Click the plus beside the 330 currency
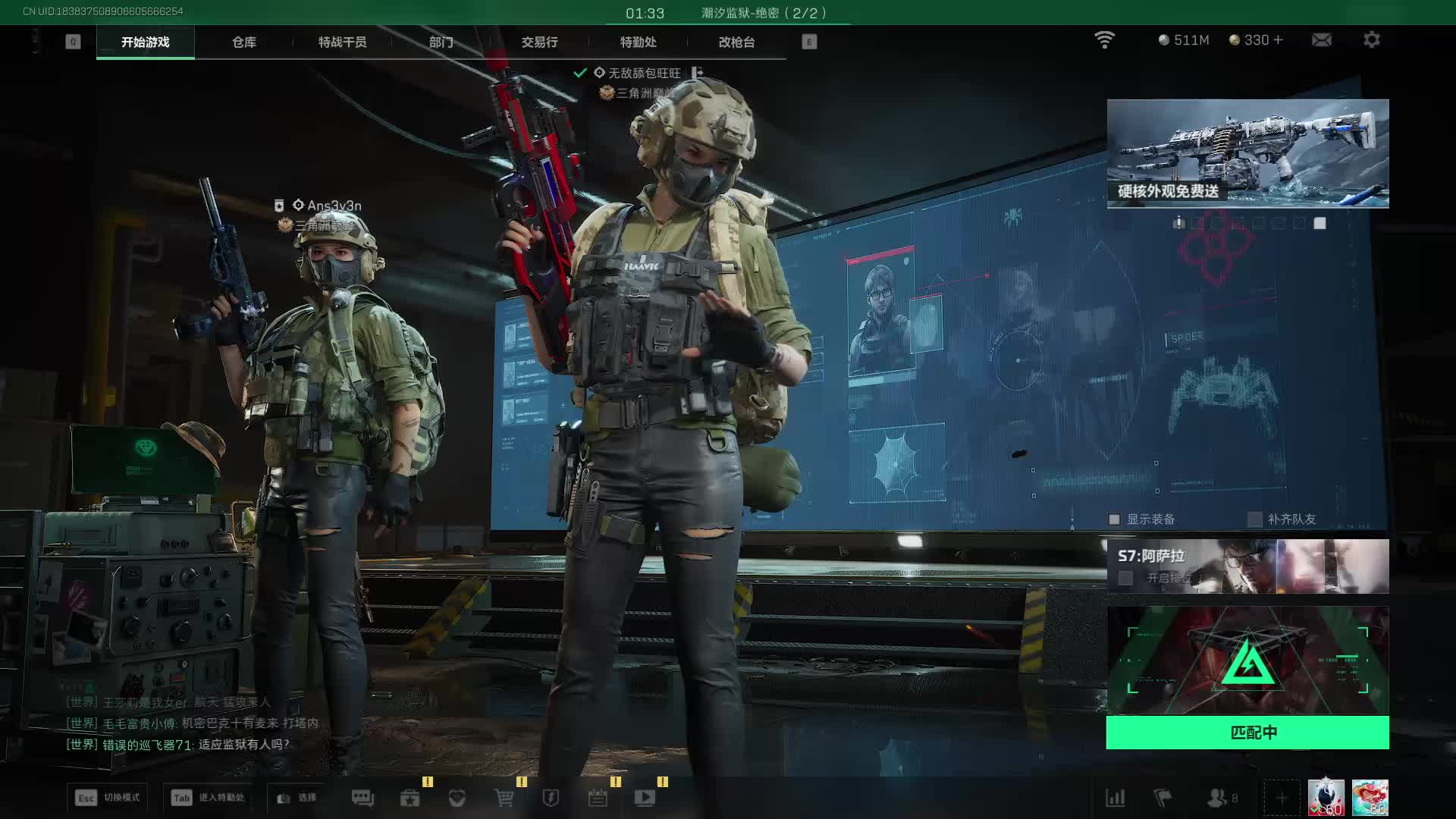The width and height of the screenshot is (1456, 819). tap(1279, 40)
